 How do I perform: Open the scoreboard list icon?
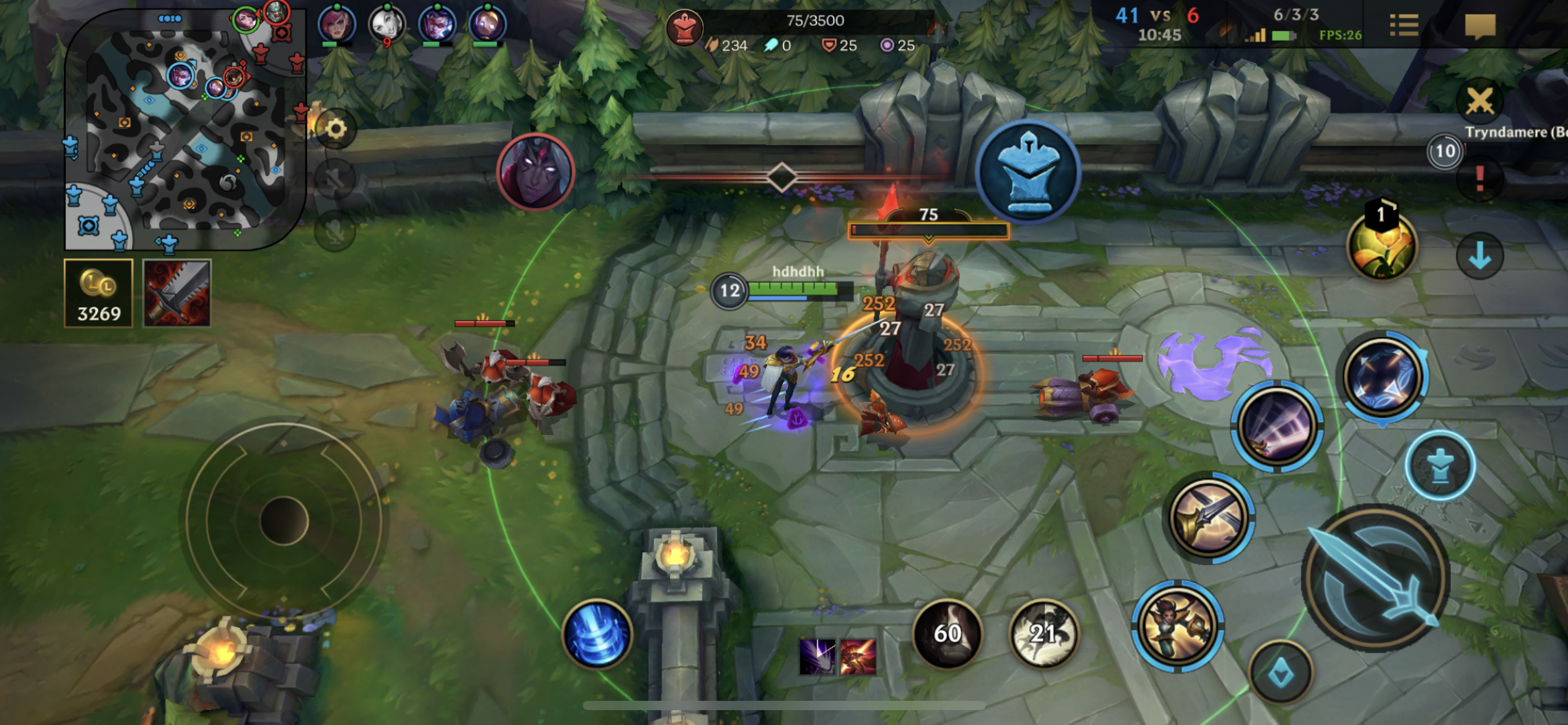tap(1403, 26)
